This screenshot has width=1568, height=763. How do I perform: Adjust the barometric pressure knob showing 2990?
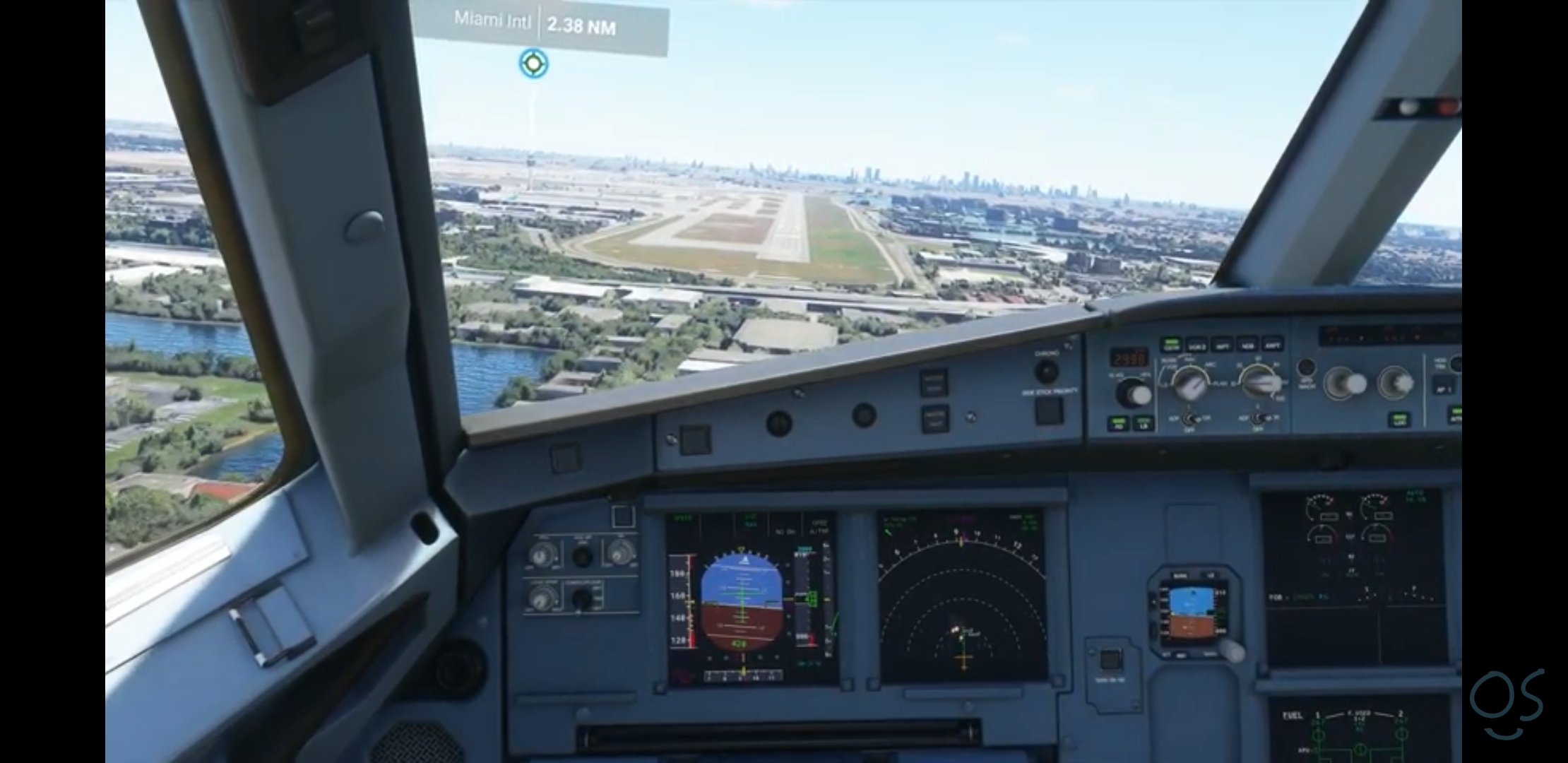(x=1134, y=392)
